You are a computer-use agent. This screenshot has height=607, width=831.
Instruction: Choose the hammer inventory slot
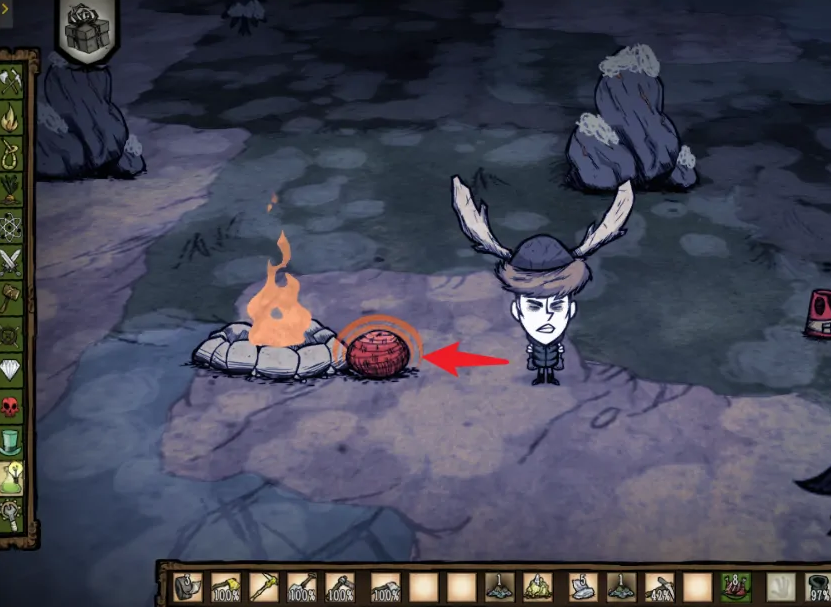click(343, 587)
